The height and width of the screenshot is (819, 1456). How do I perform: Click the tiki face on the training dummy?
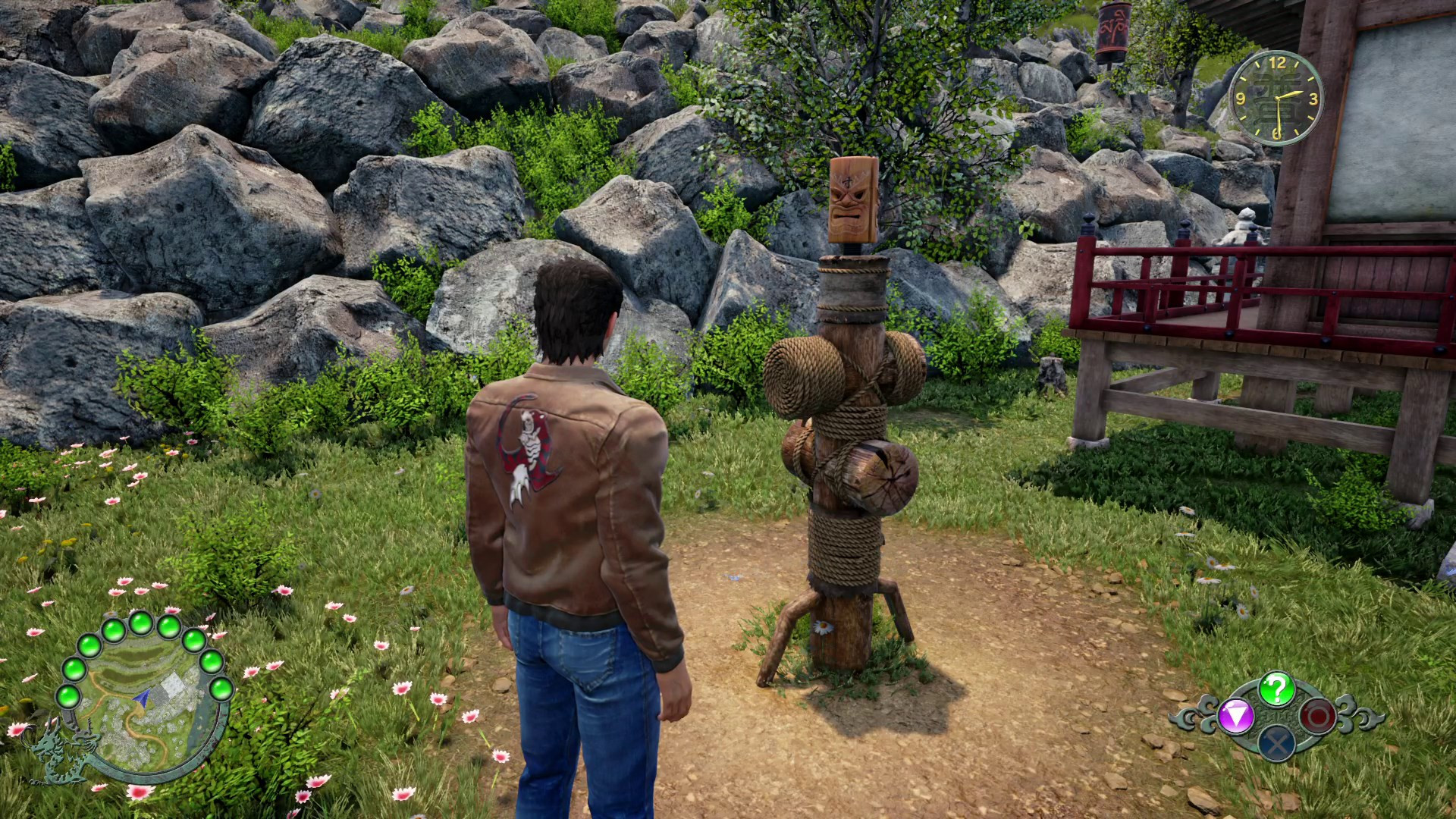[849, 201]
